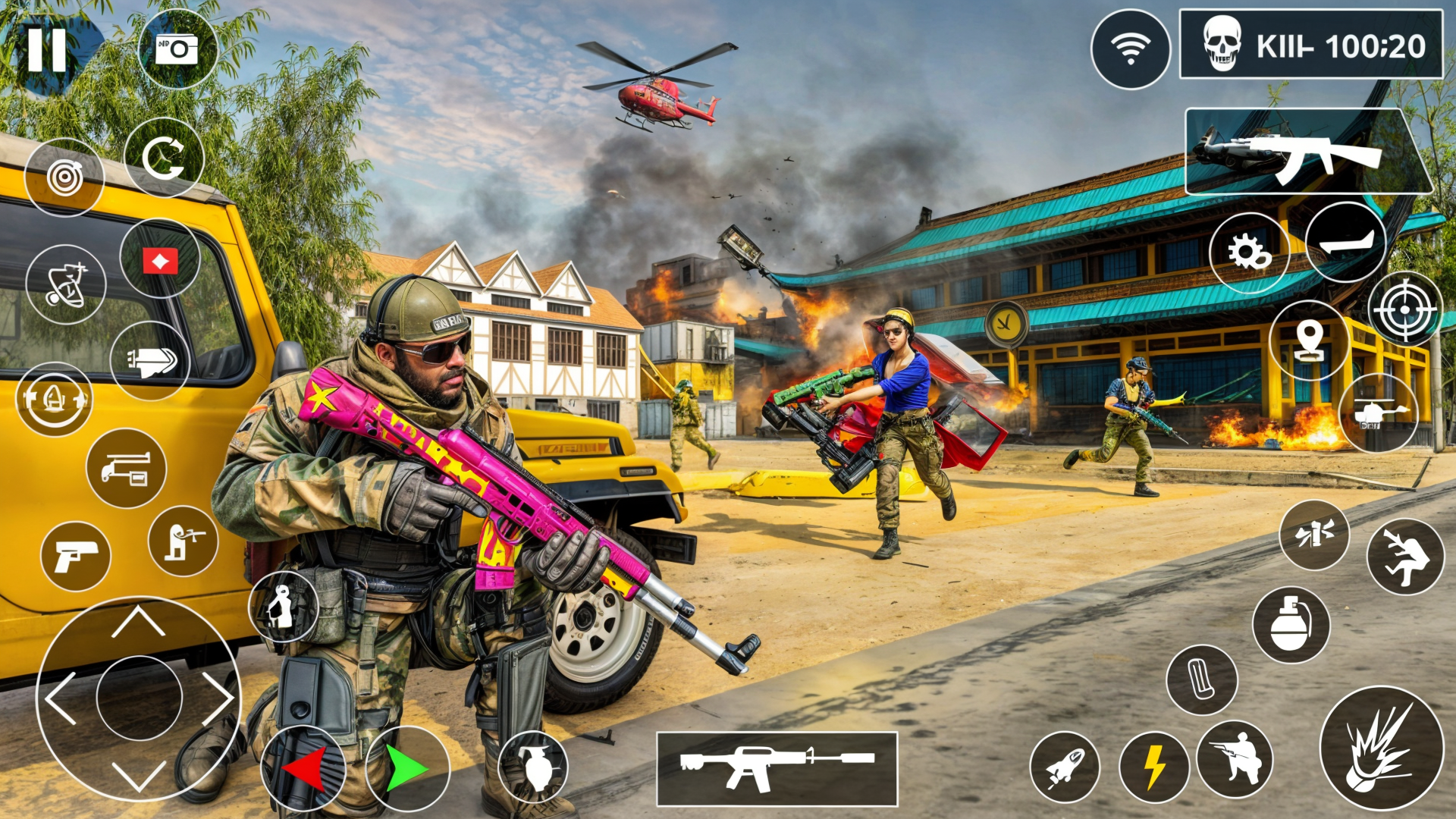The width and height of the screenshot is (1456, 819).
Task: Activate the lightning power-up
Action: point(1155,767)
